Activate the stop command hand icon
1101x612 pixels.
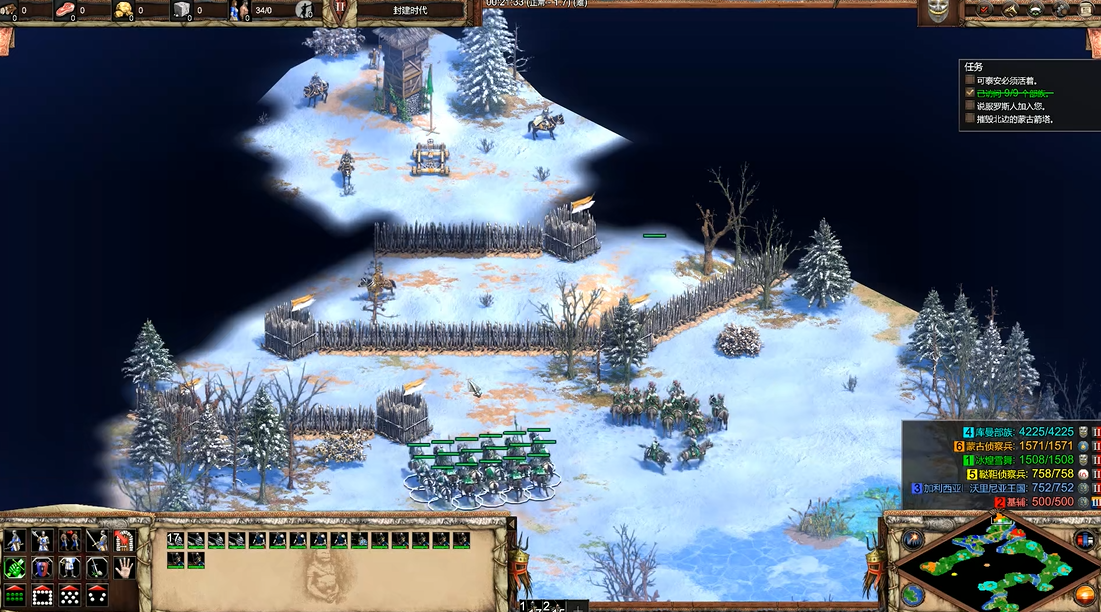124,568
